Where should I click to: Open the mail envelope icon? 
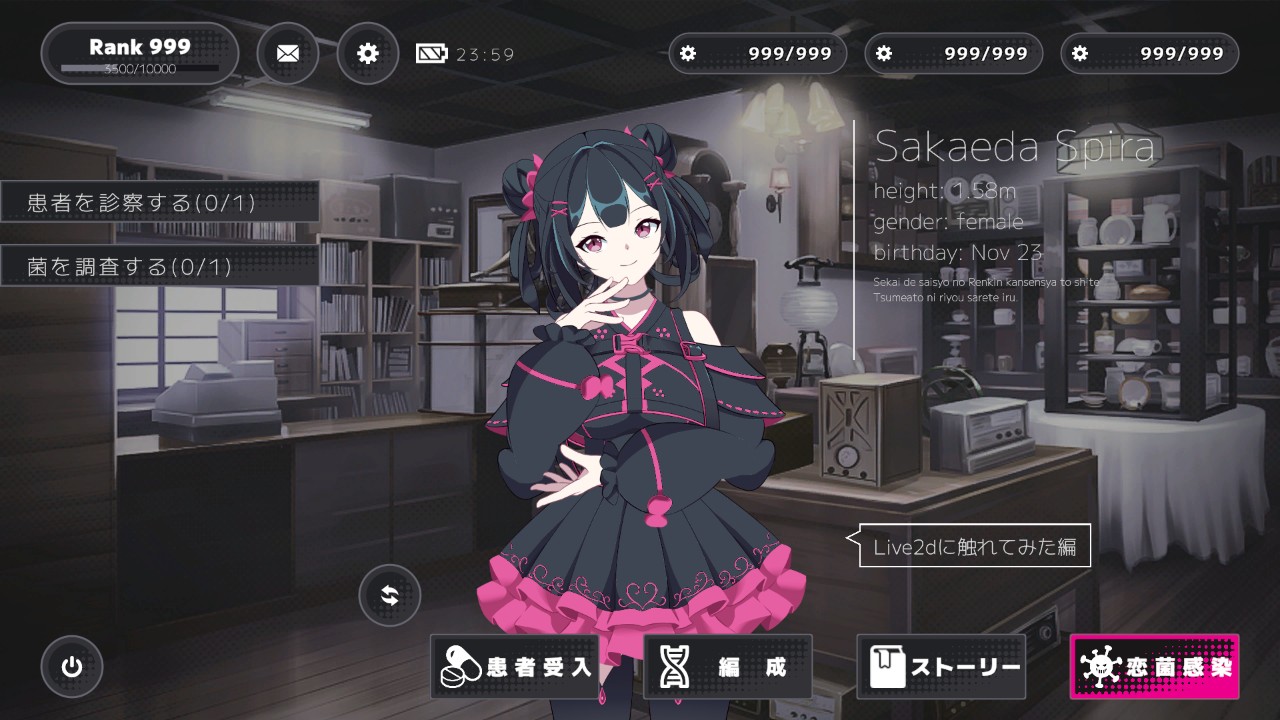(288, 52)
